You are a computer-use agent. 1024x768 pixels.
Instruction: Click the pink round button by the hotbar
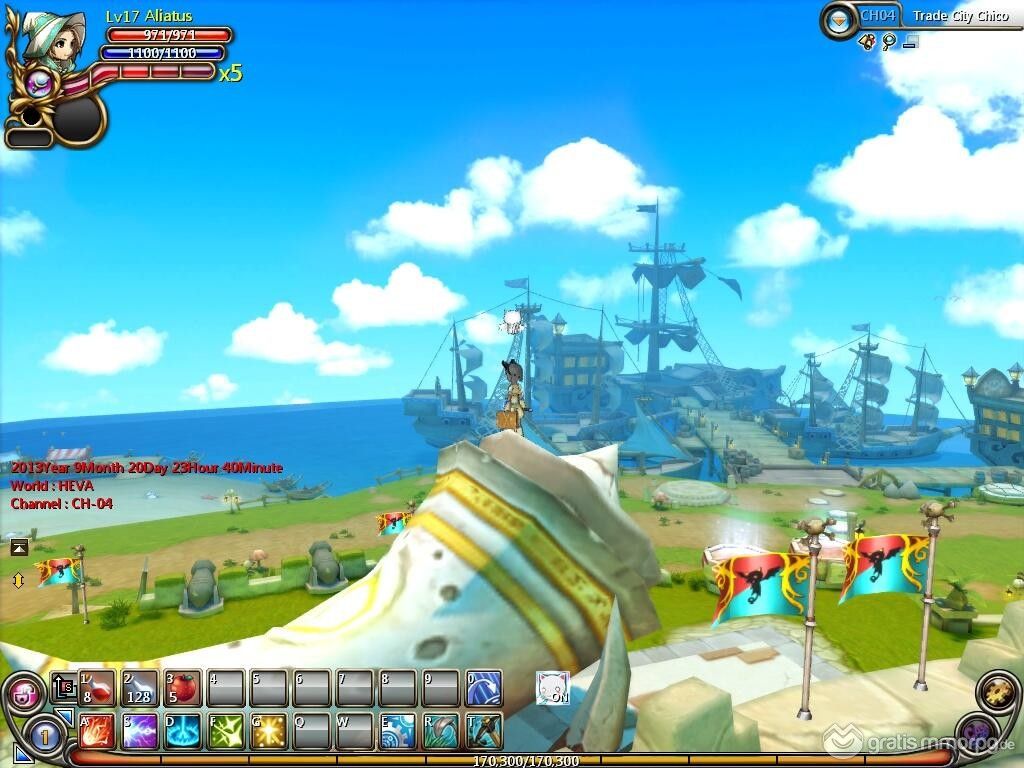tap(24, 692)
